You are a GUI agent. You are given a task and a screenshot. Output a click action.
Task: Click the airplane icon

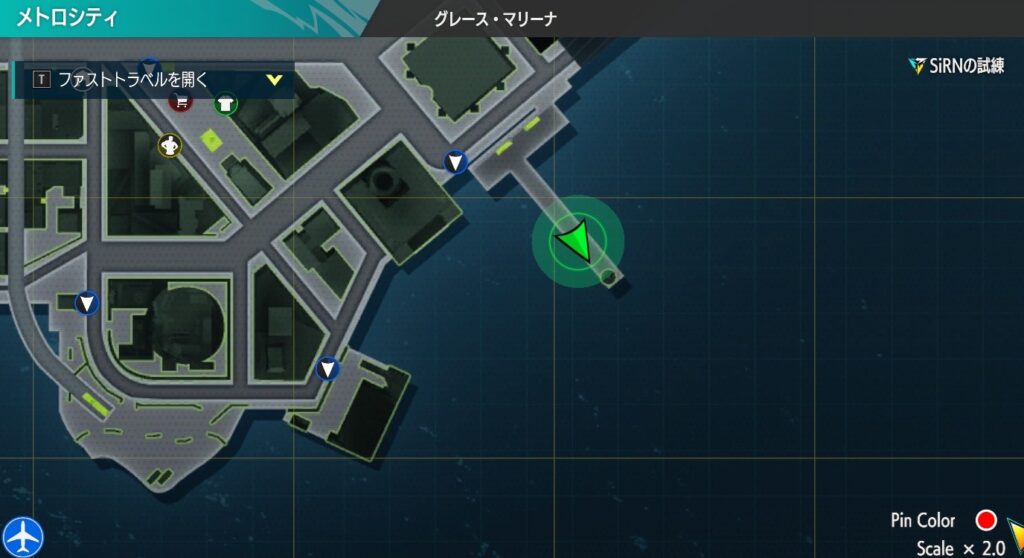click(x=21, y=535)
